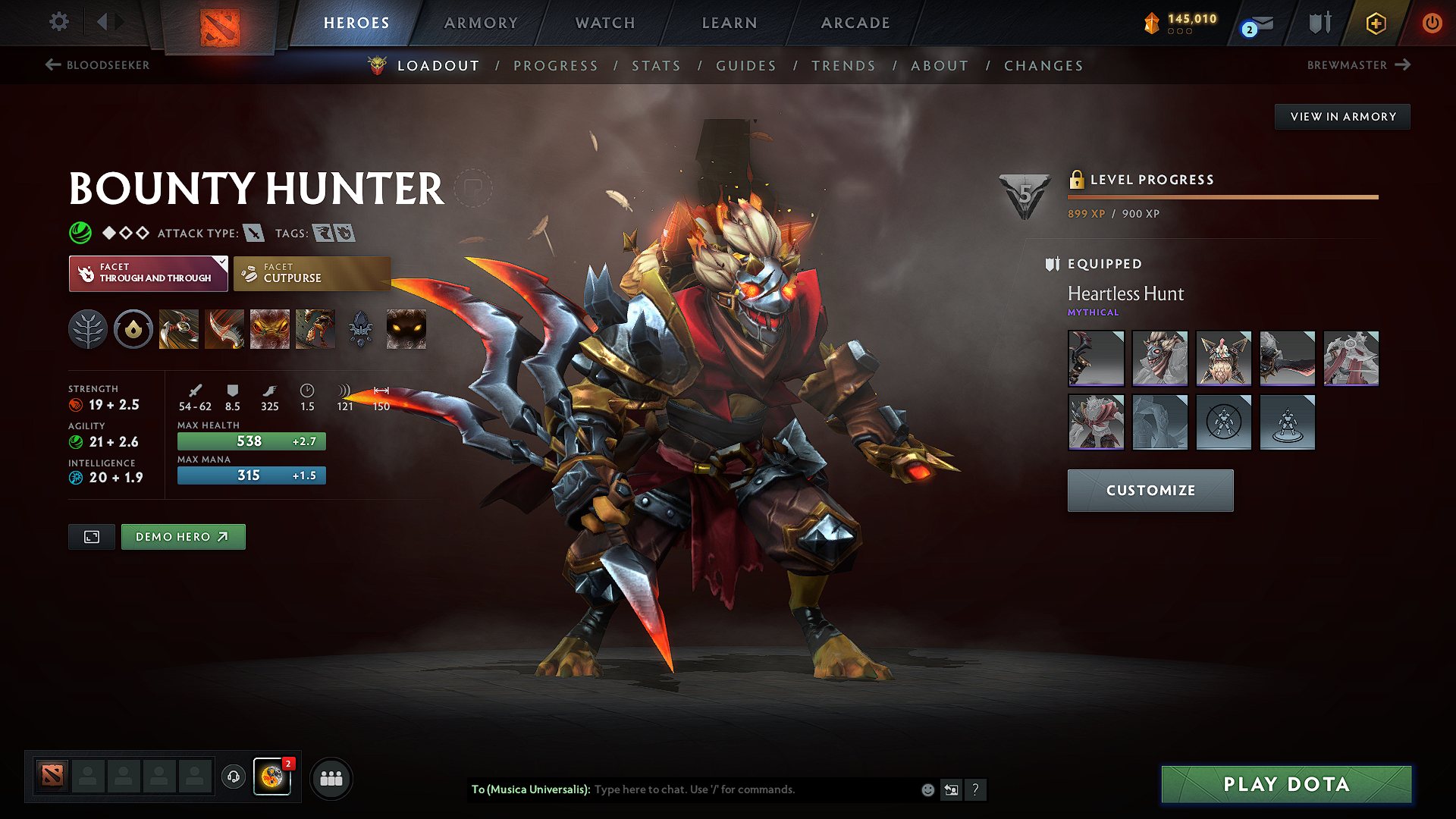
Task: View Bounty Hunter's talent tree icon
Action: coord(87,328)
